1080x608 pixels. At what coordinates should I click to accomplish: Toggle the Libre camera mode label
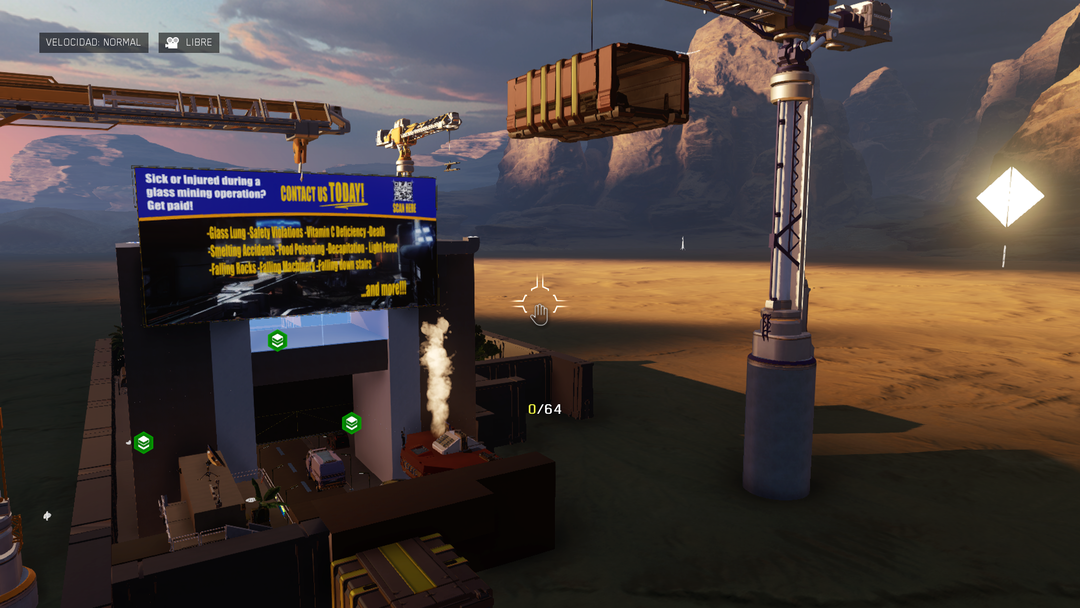coord(188,43)
